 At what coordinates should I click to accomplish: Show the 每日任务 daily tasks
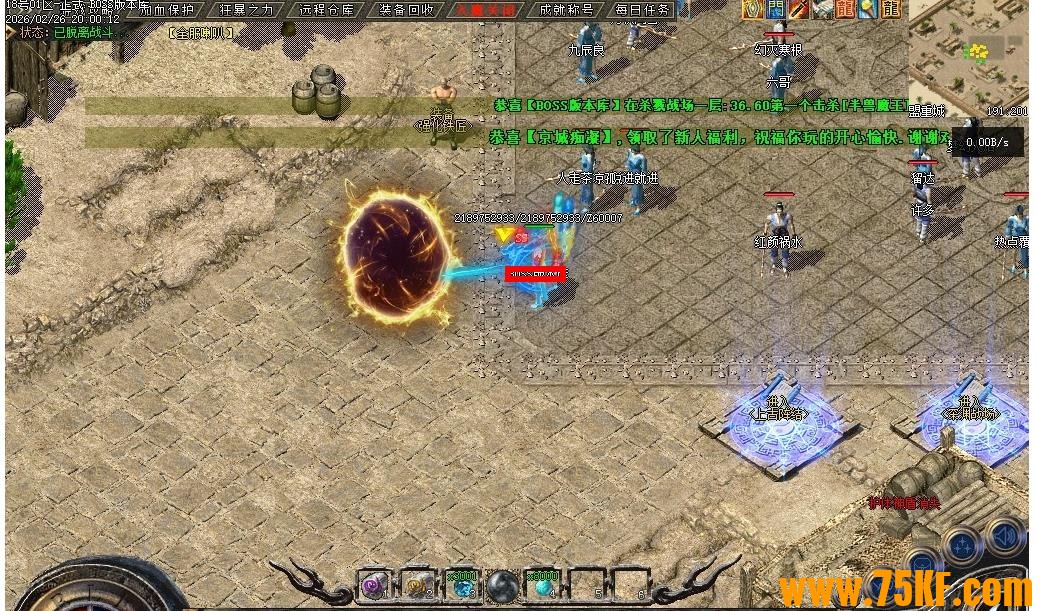click(x=643, y=10)
